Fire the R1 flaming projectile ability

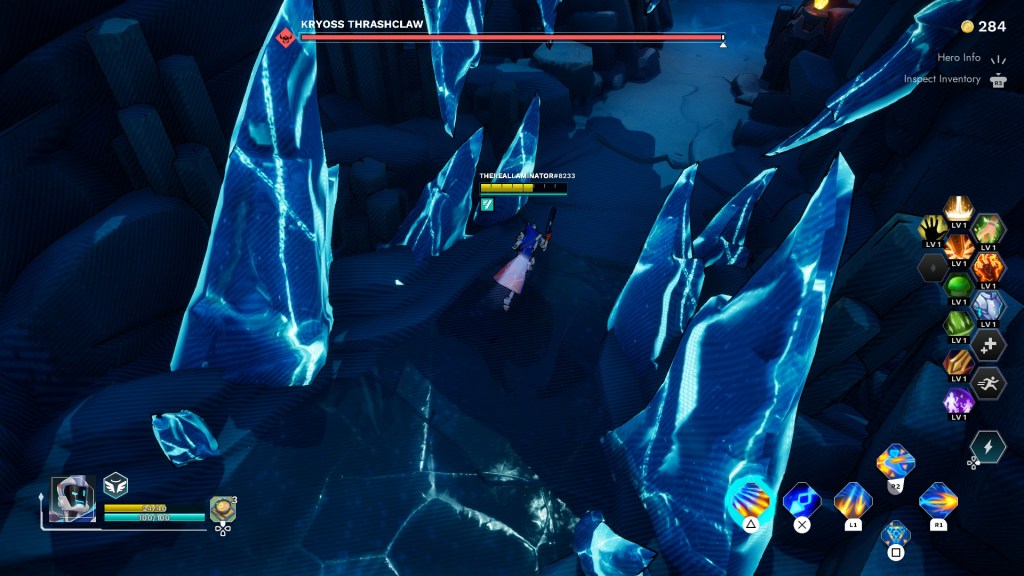(x=938, y=499)
